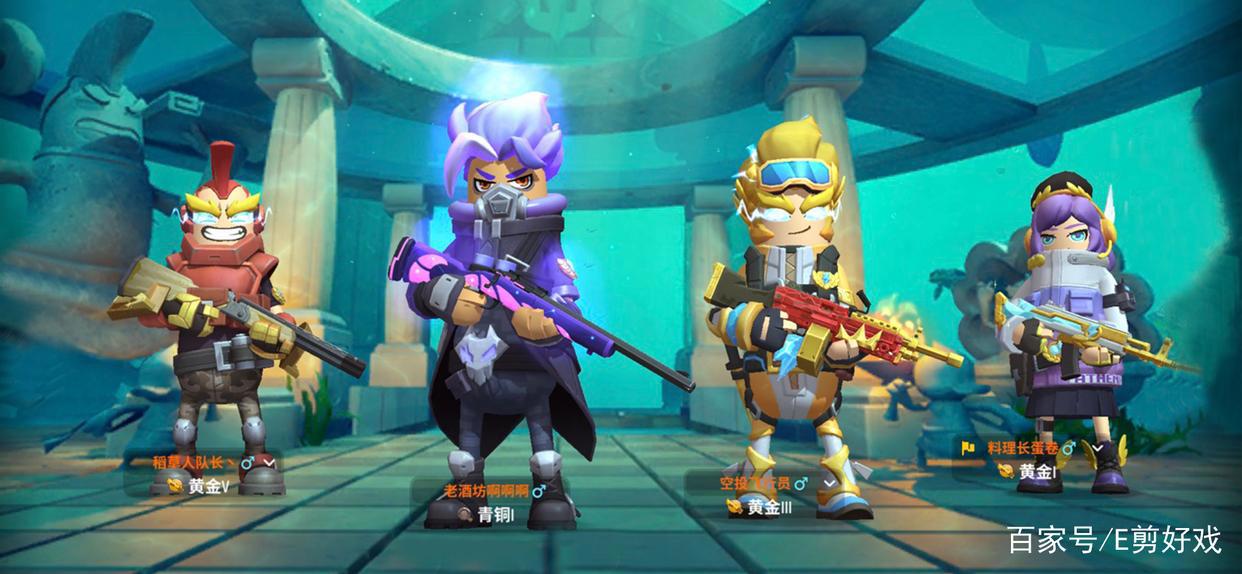Click the chevron beside 料理长蛋卷
Viewport: 1242px width, 574px height.
pyautogui.click(x=1097, y=448)
